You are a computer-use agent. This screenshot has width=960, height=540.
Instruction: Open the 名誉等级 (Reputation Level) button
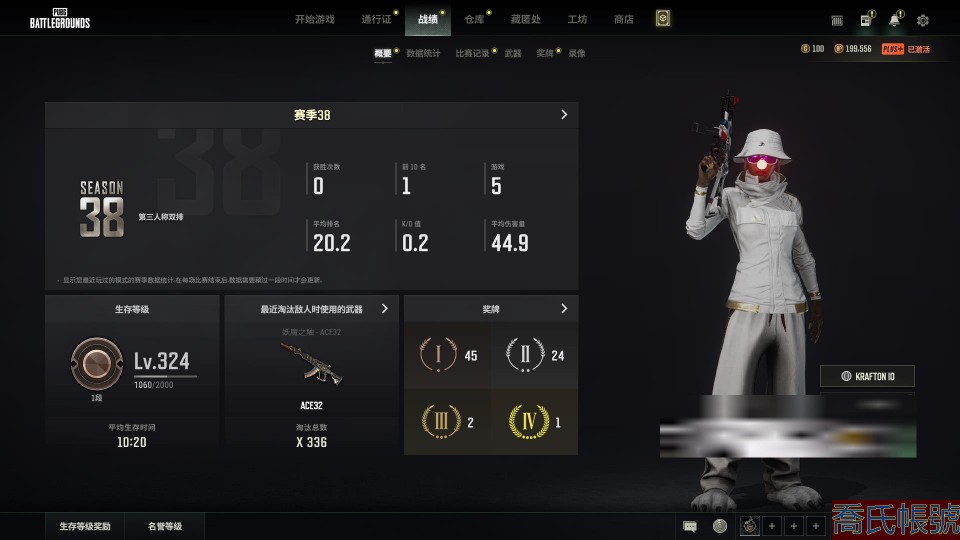165,526
